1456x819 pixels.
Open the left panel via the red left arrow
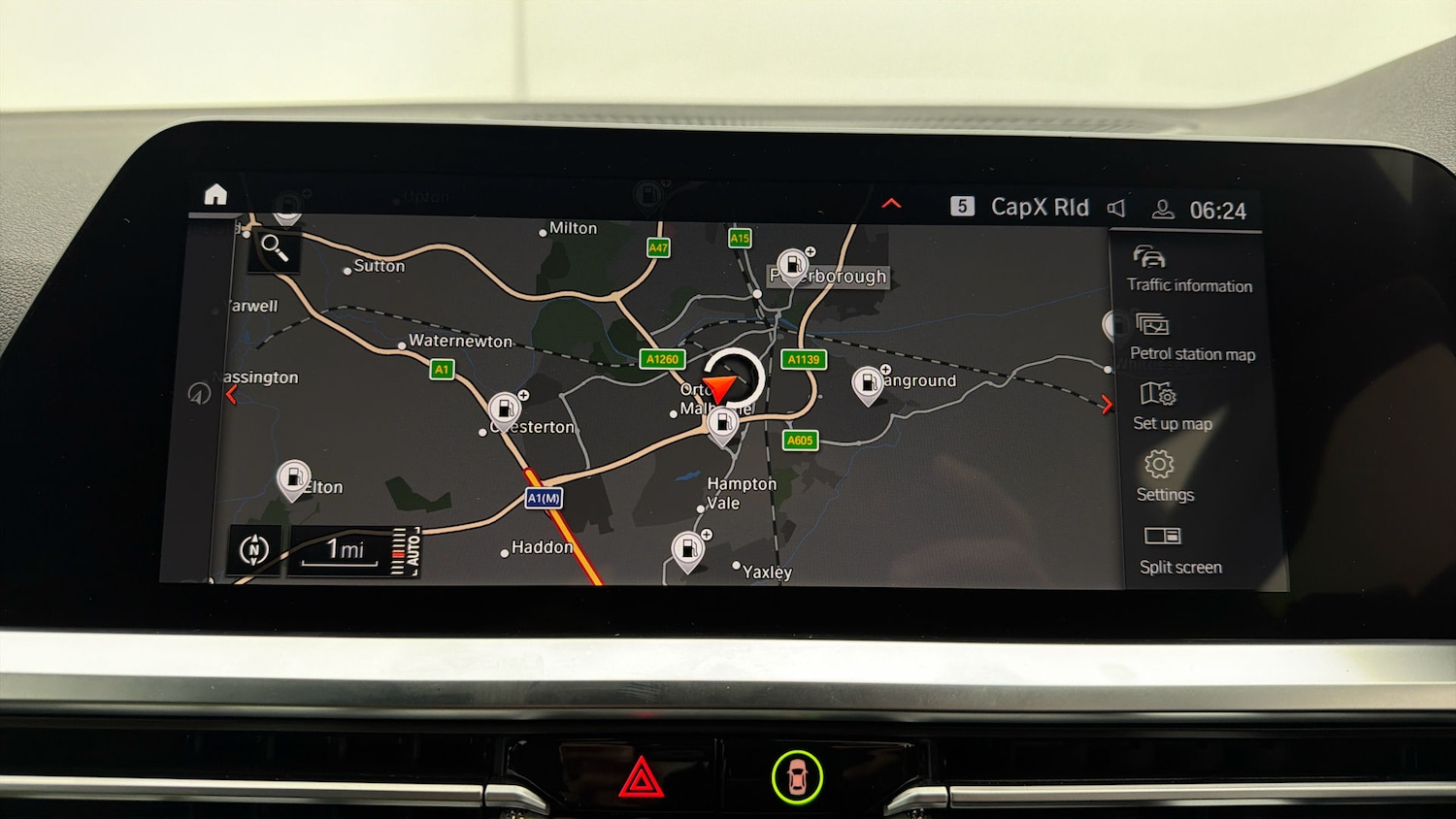232,394
